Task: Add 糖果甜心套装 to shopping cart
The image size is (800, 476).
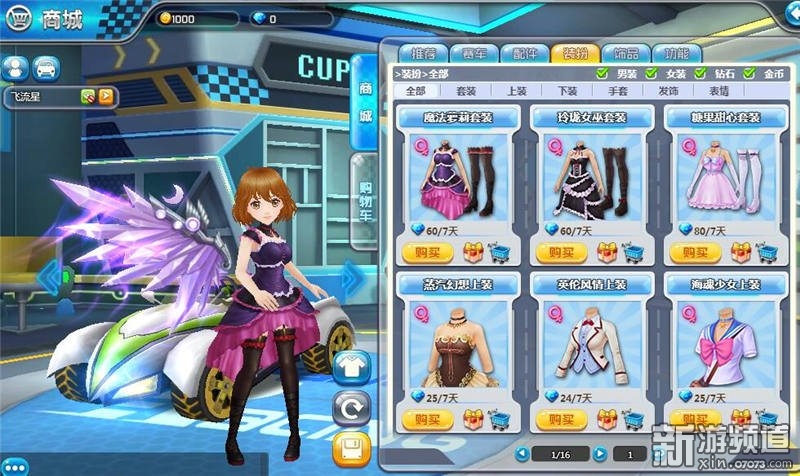Action: click(x=768, y=251)
